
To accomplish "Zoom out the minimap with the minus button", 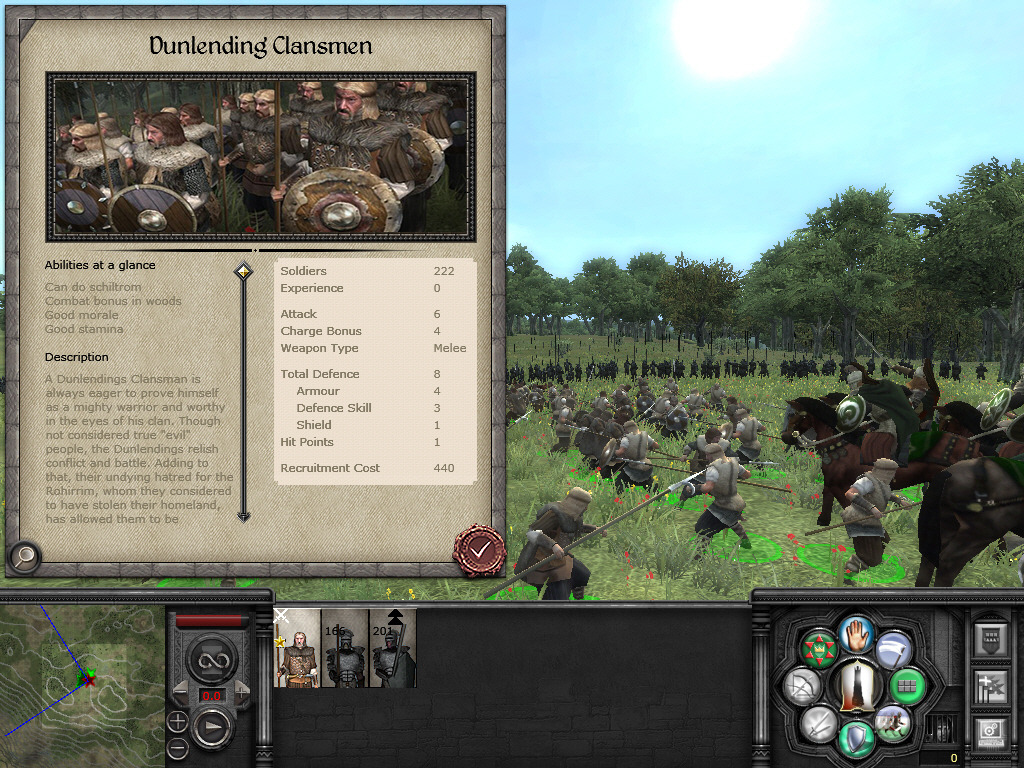I will [177, 746].
